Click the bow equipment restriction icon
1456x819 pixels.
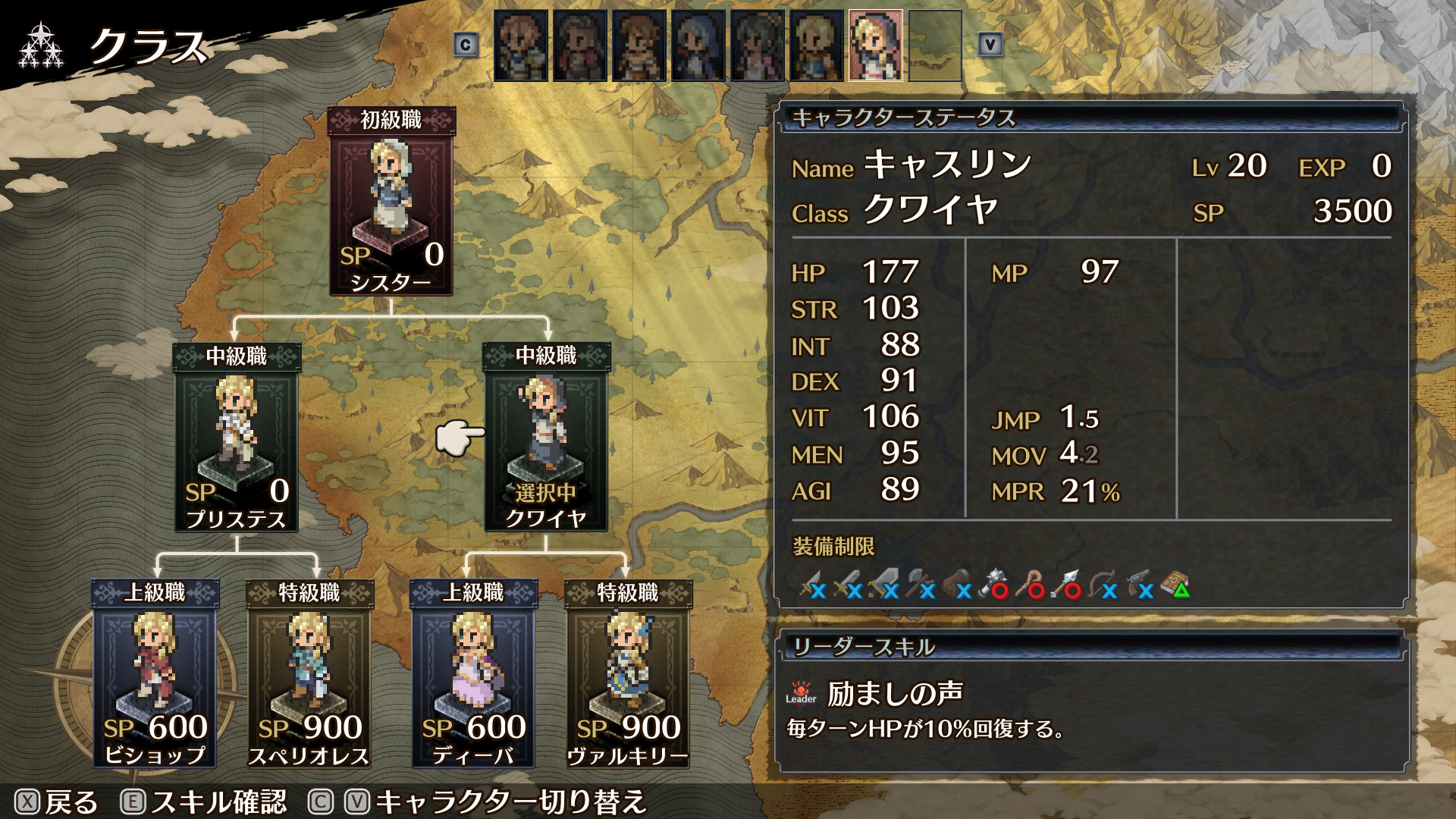tap(1100, 580)
